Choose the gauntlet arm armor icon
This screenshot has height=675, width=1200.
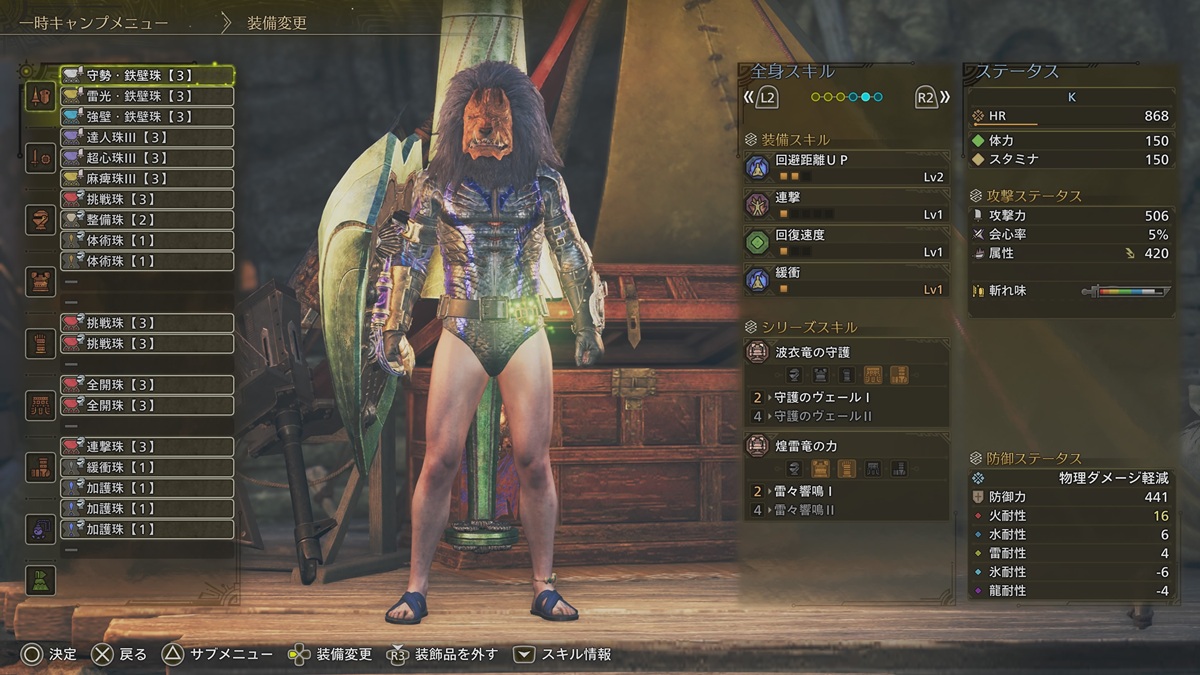pos(41,343)
